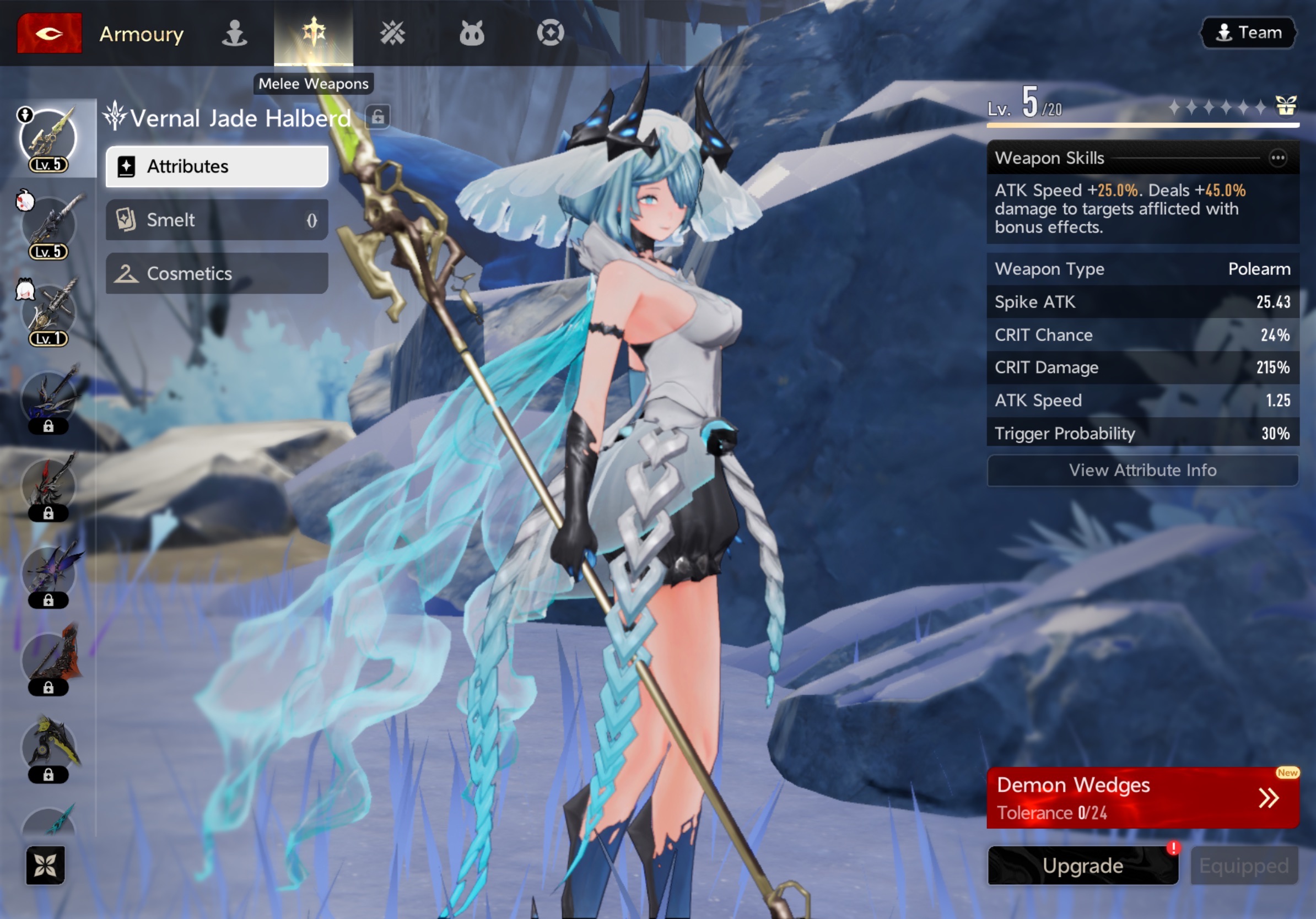Open the Demon Wedges panel
Viewport: 1316px width, 919px height.
click(1142, 798)
